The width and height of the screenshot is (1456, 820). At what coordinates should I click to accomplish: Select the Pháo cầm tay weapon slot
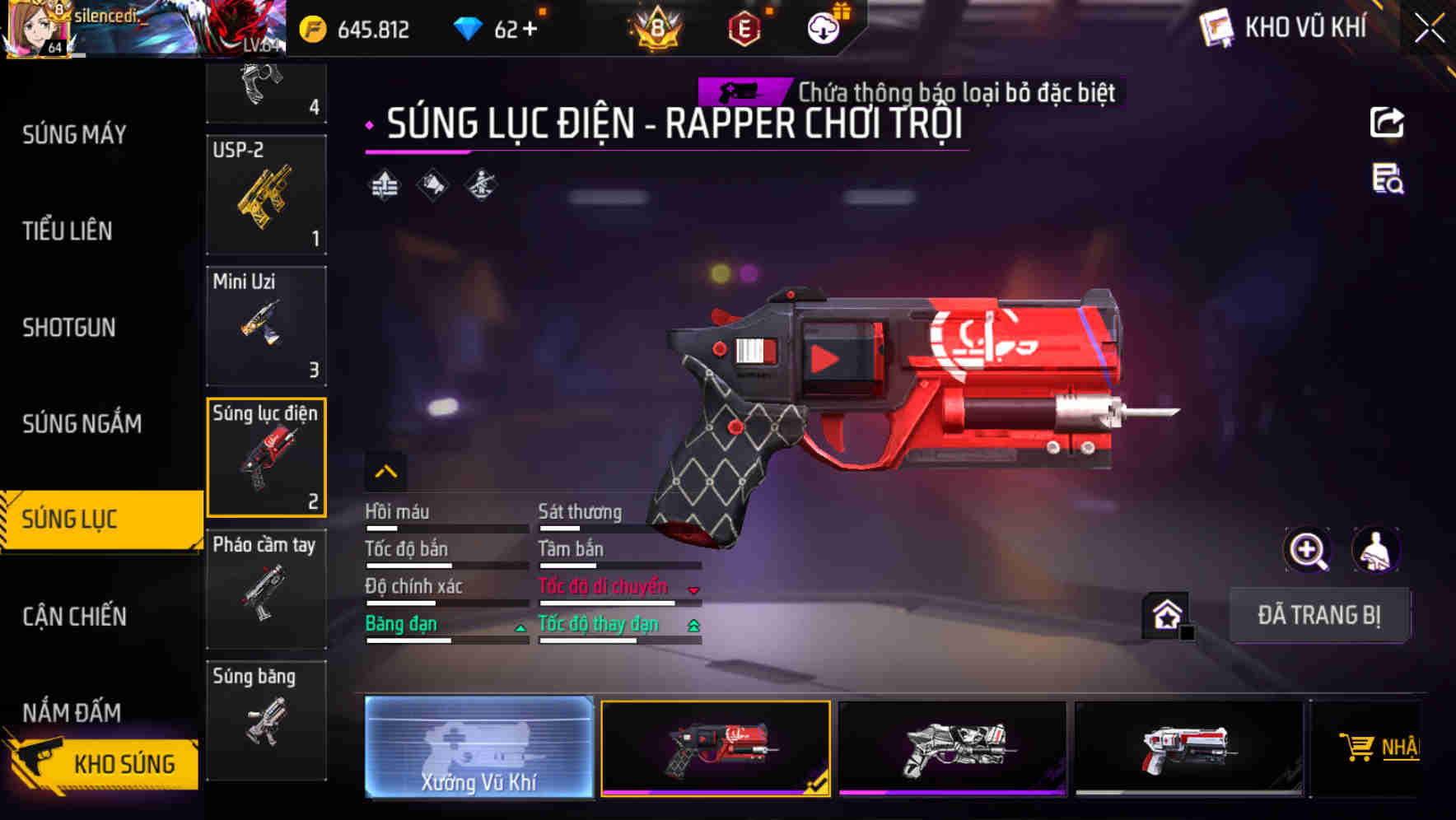(x=265, y=587)
